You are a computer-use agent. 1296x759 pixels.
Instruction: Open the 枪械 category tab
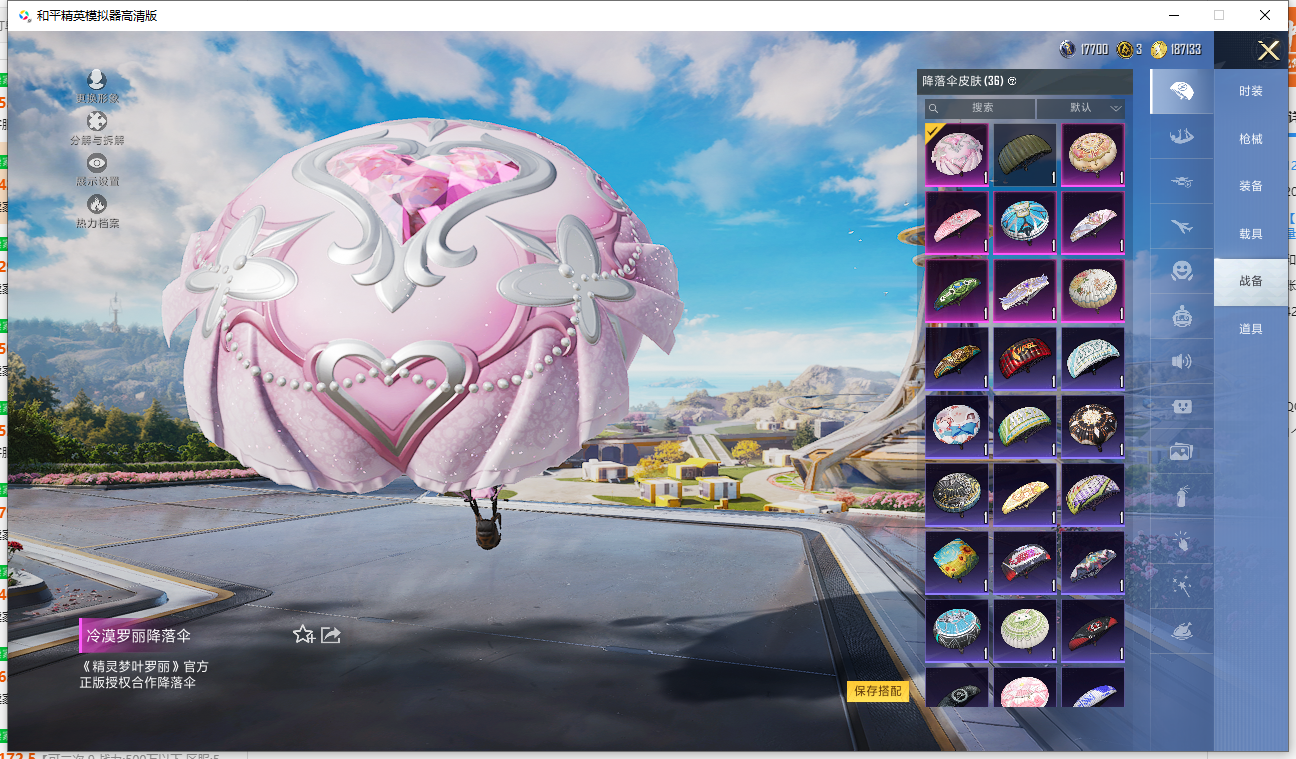[x=1250, y=139]
